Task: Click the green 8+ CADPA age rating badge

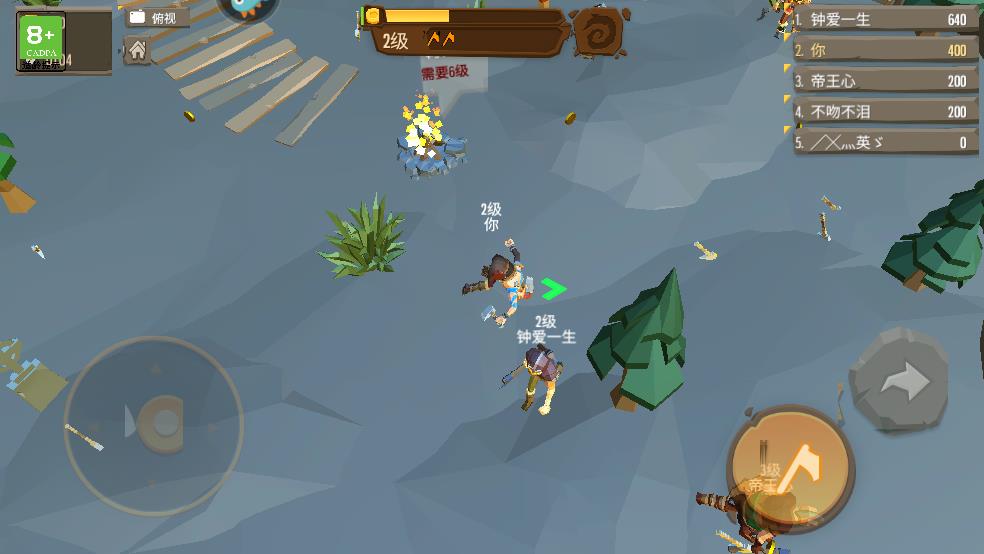Action: 41,39
